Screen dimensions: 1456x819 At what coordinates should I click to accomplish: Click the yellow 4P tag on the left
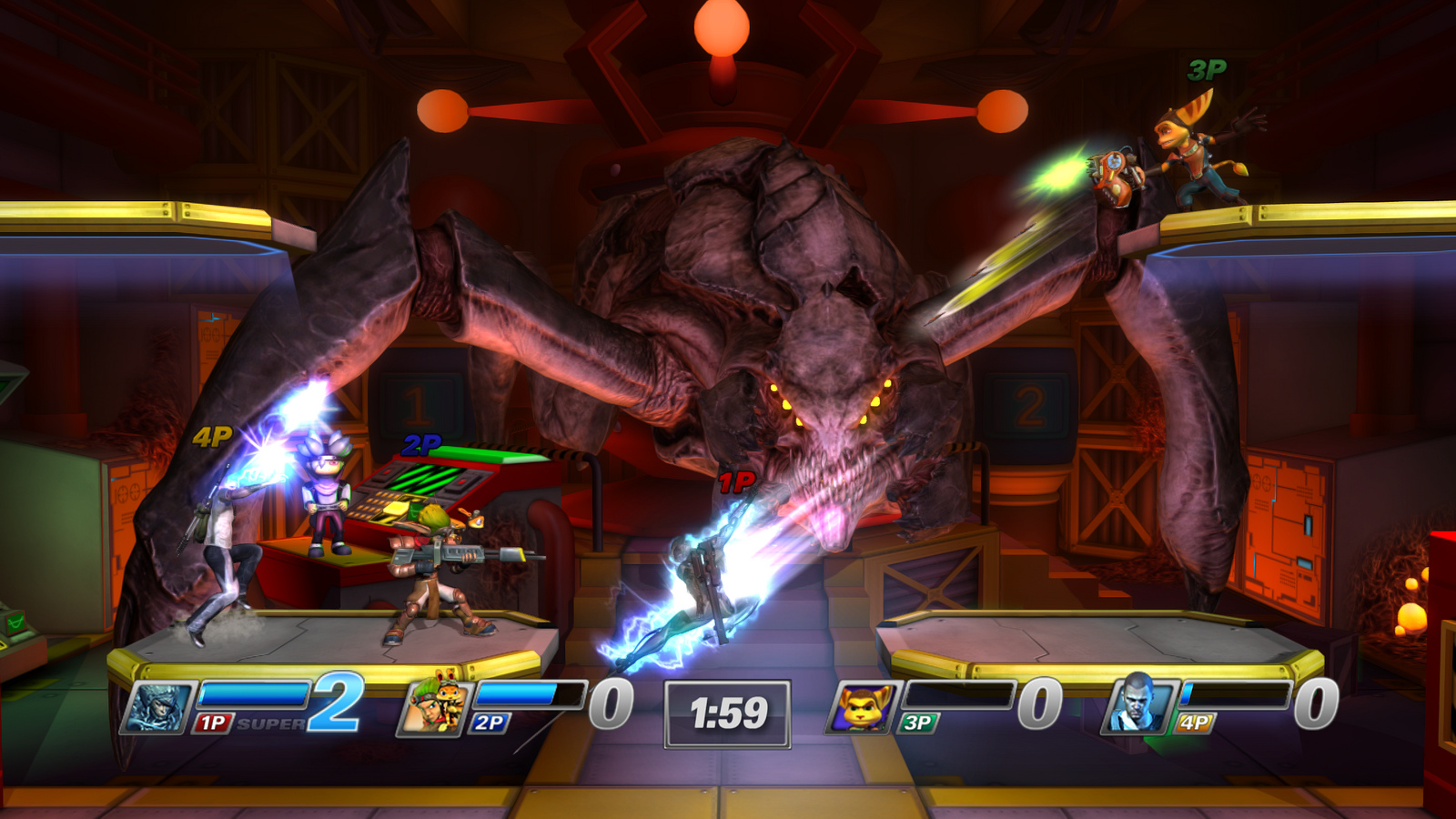[x=211, y=438]
